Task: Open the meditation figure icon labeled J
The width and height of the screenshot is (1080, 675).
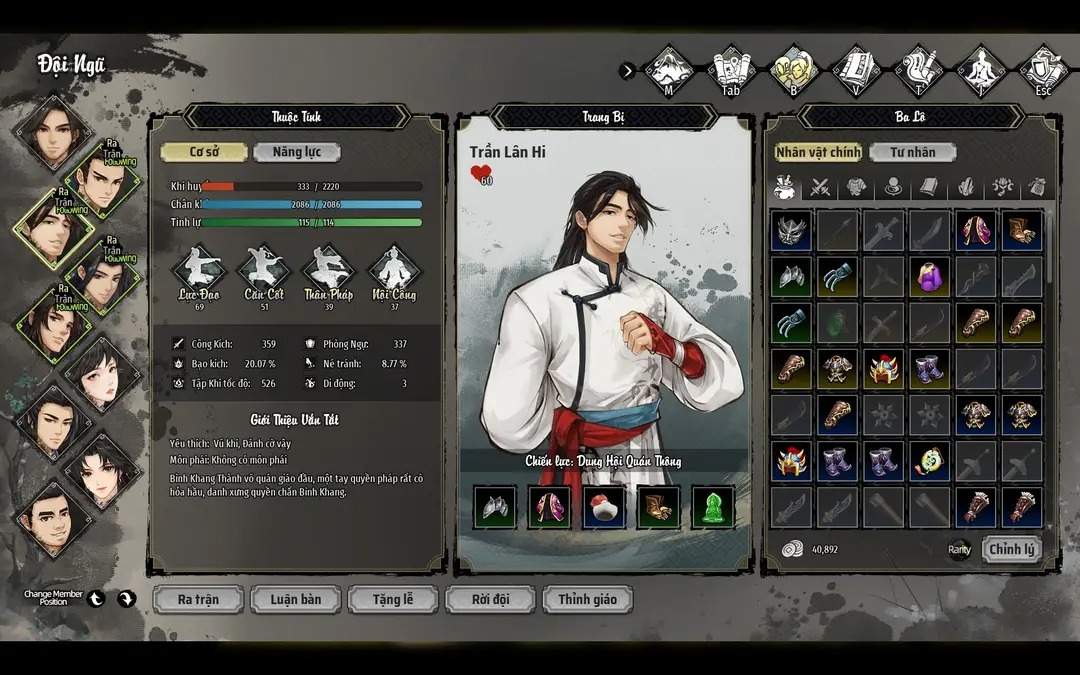Action: click(982, 69)
